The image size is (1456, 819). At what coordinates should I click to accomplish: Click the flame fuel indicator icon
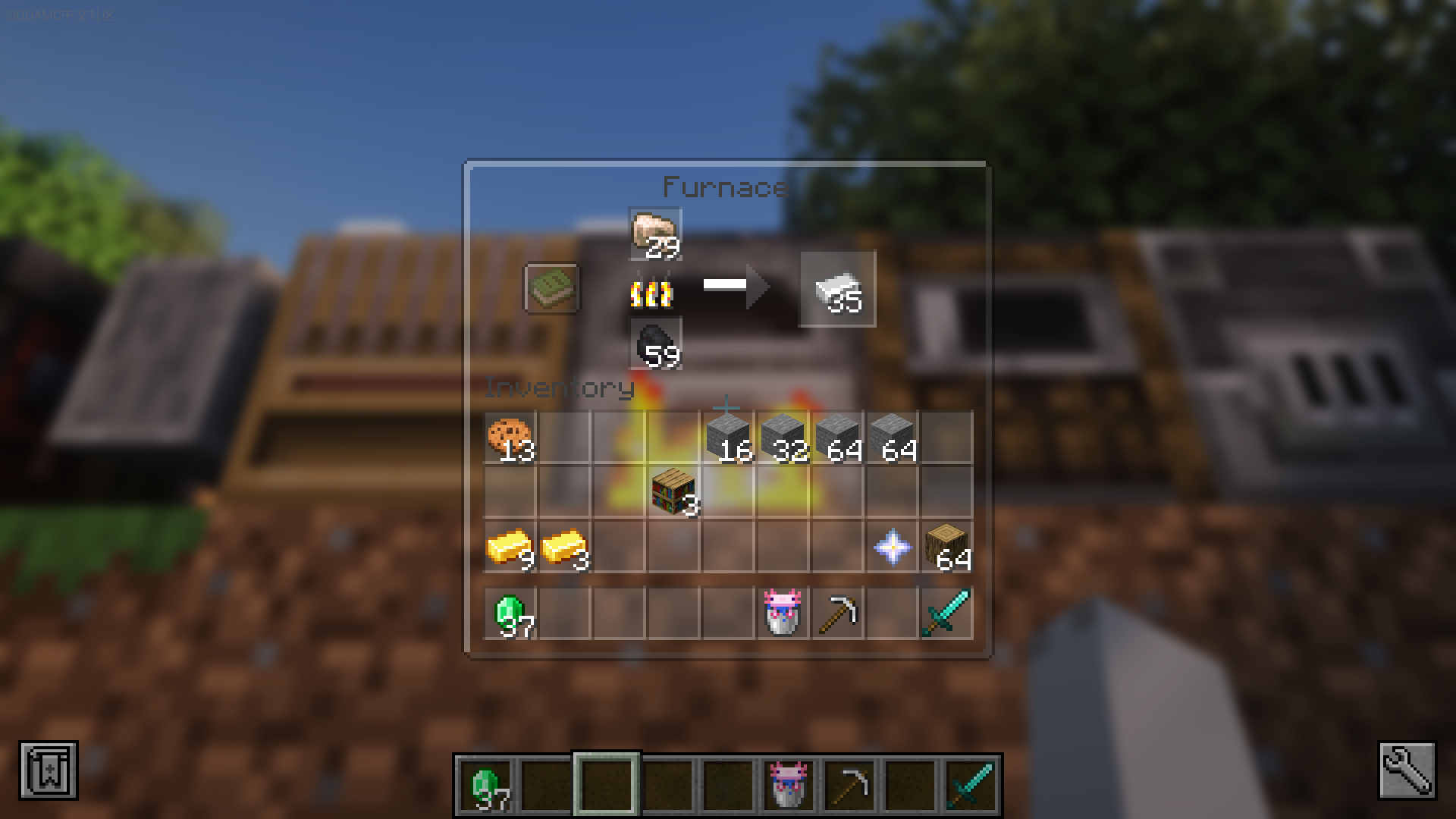652,294
